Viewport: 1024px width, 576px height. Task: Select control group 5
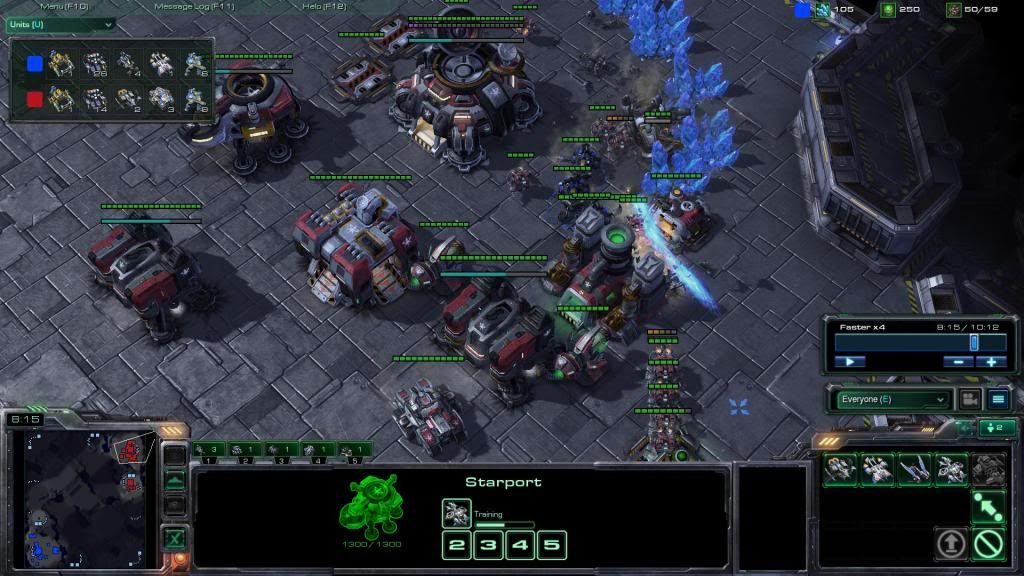point(354,451)
